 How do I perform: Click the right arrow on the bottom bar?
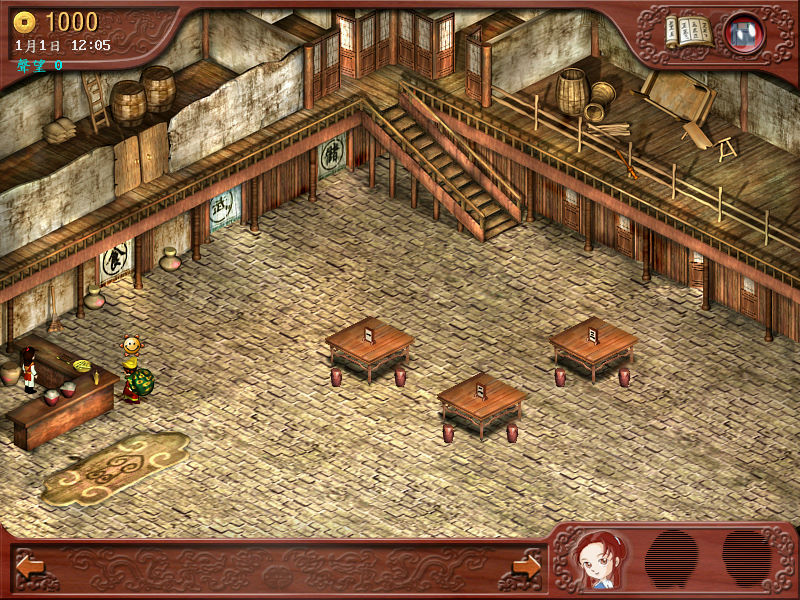[526, 566]
